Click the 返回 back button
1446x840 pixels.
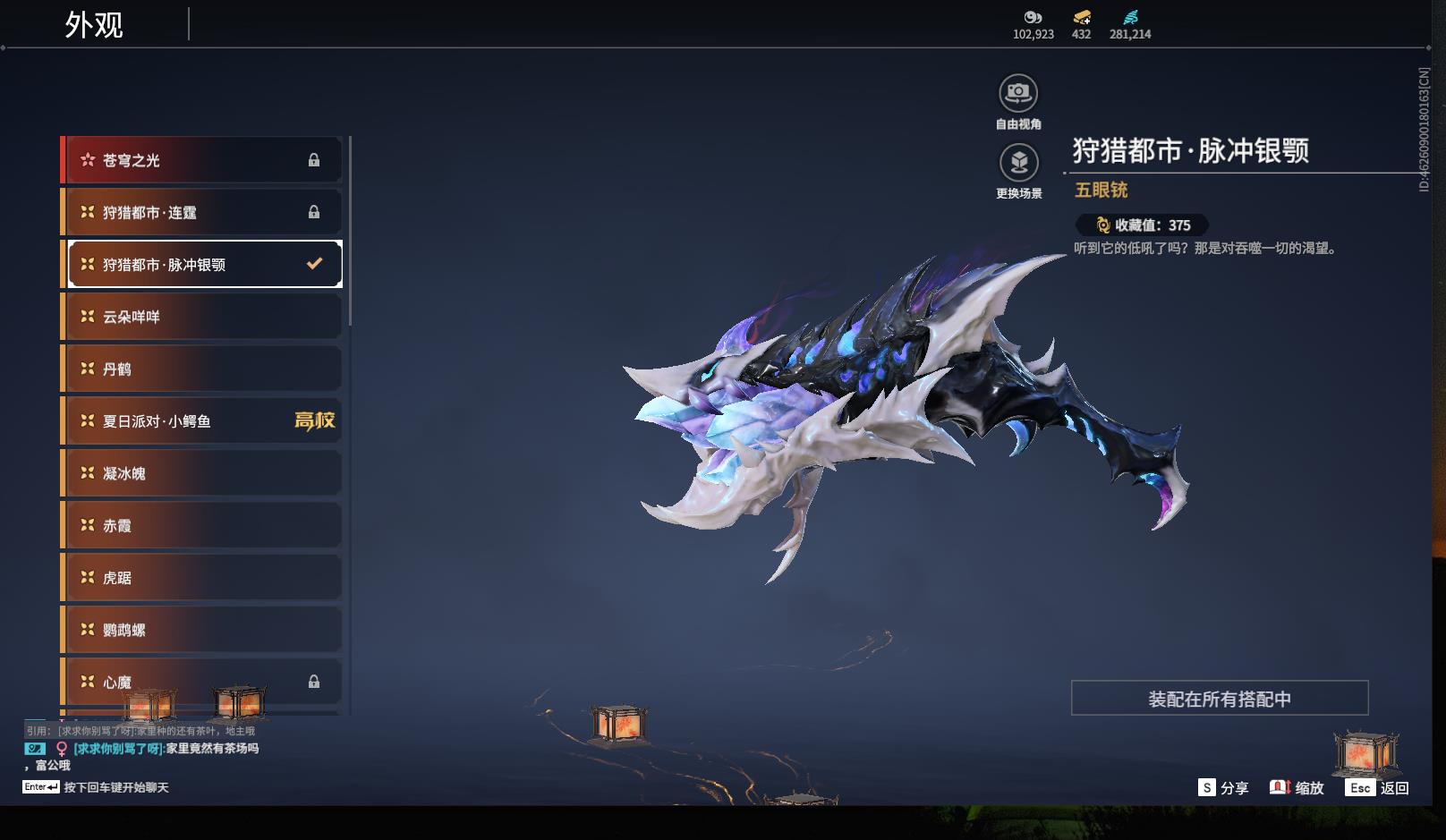pos(1377,787)
